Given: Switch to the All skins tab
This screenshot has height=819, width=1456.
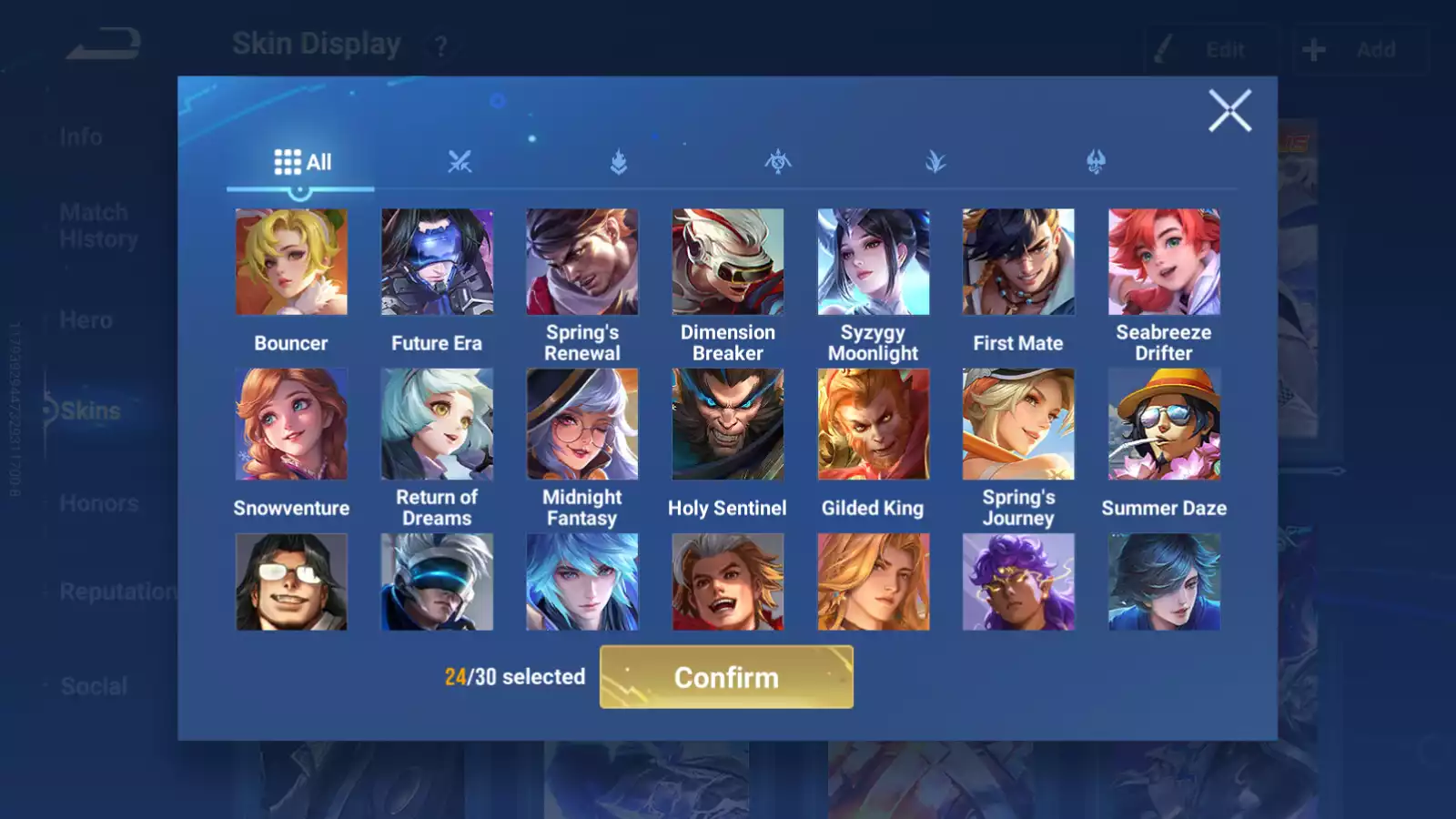Looking at the screenshot, I should click(302, 163).
